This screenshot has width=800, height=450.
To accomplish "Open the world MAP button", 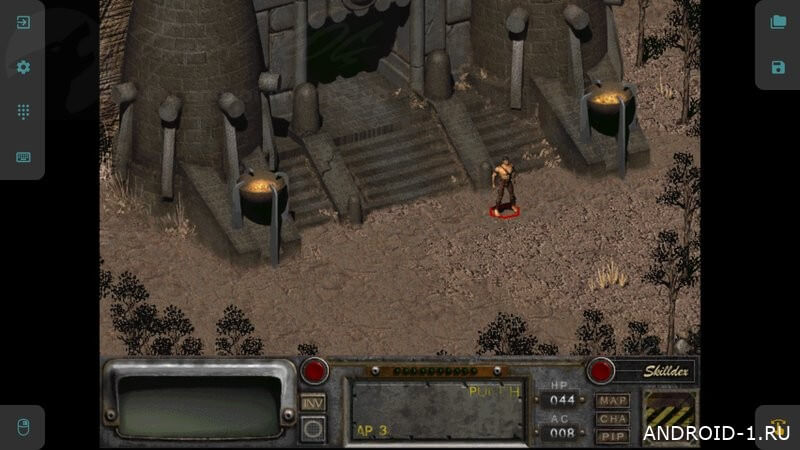I will click(612, 401).
